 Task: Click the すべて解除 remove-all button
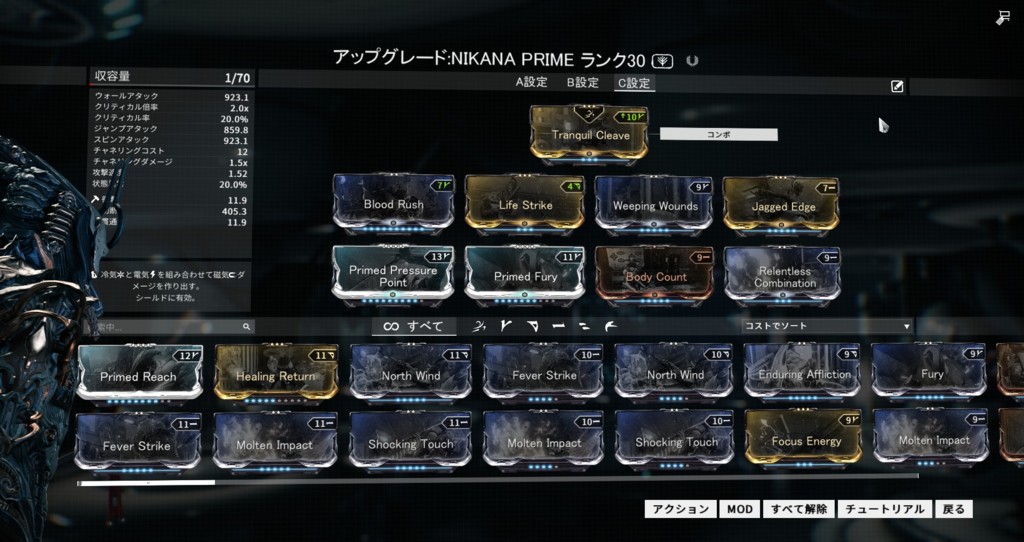point(798,509)
